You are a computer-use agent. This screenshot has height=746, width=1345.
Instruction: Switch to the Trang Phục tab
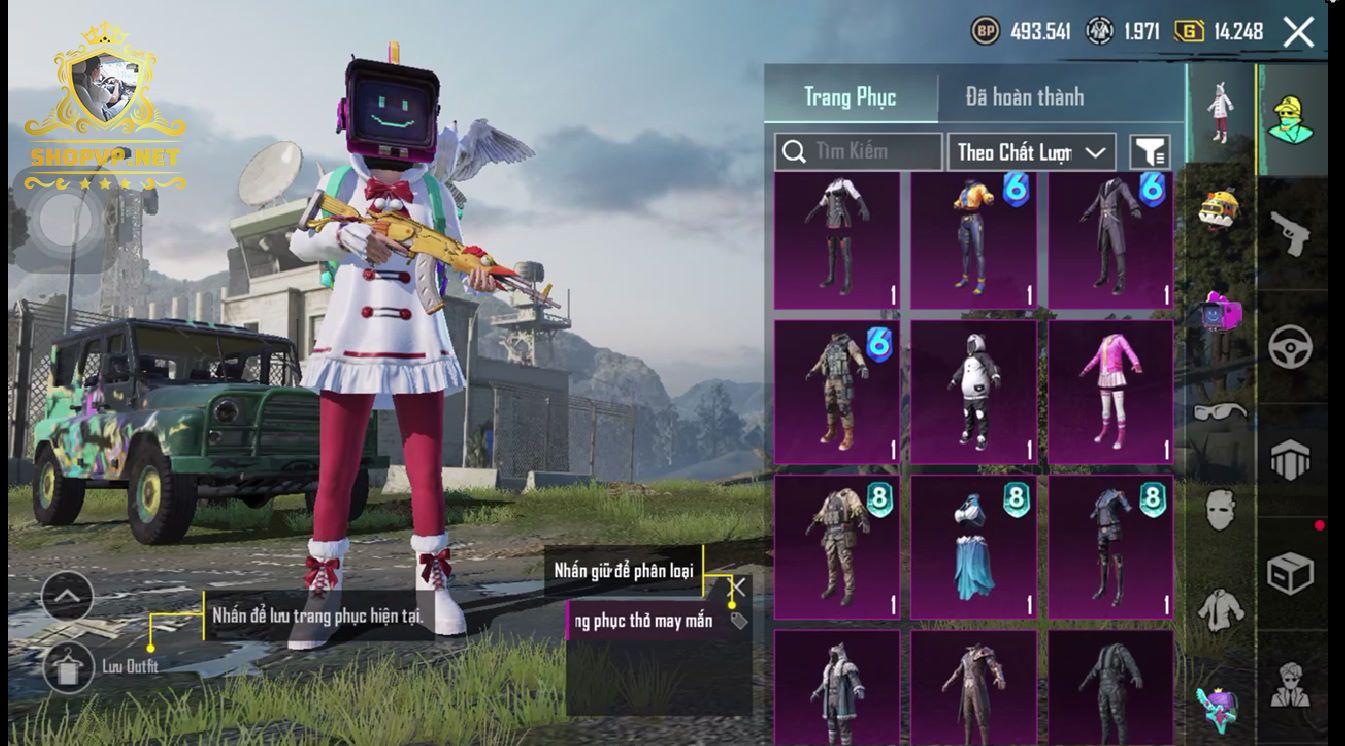pyautogui.click(x=850, y=97)
